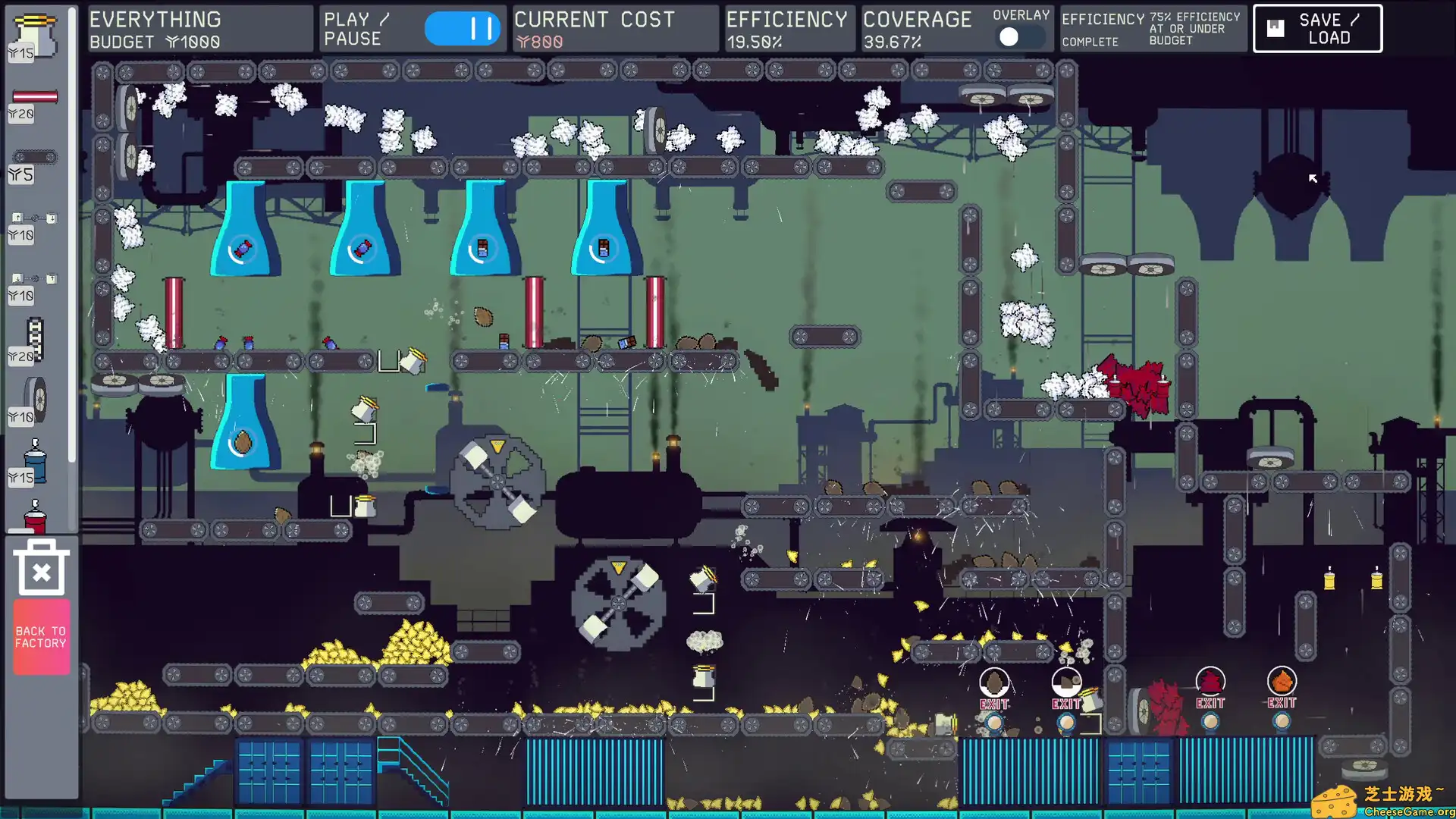Slide the blue Play/Pause pill control
Screen dimensions: 1456x819
pos(463,28)
